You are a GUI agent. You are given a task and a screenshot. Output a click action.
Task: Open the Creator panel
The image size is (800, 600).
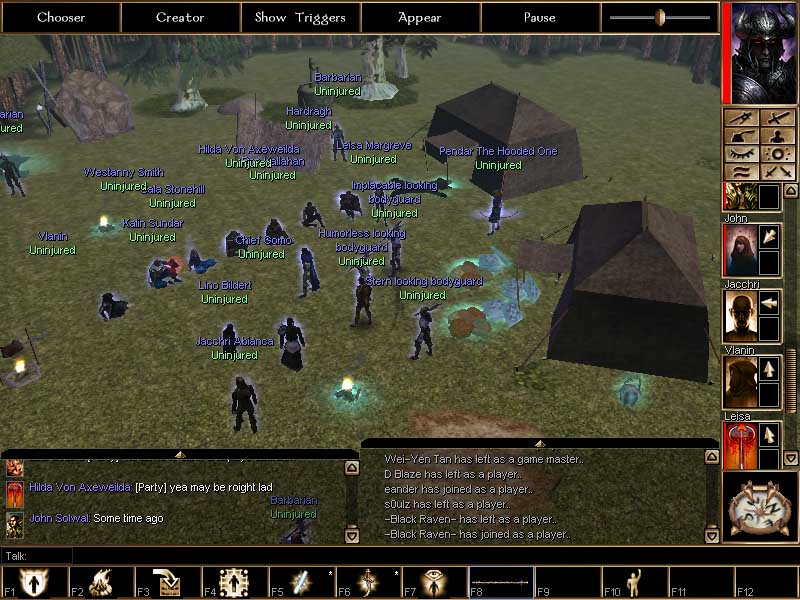tap(180, 17)
